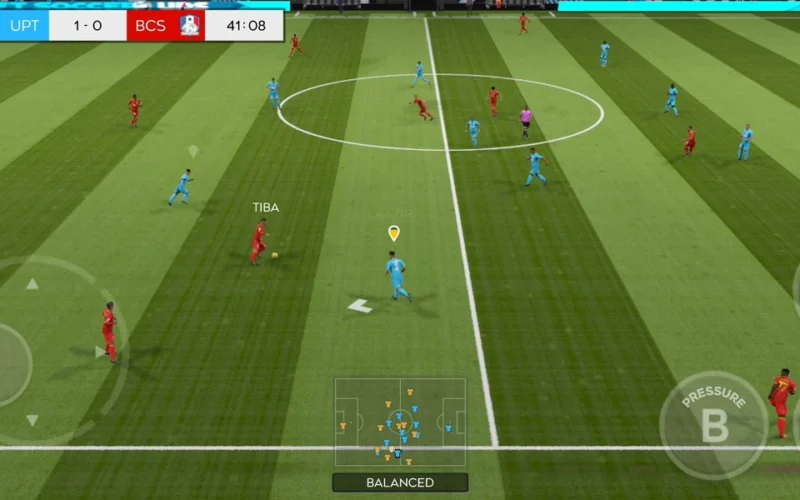Click the pitch radar minimap
The image size is (800, 500).
(x=400, y=421)
